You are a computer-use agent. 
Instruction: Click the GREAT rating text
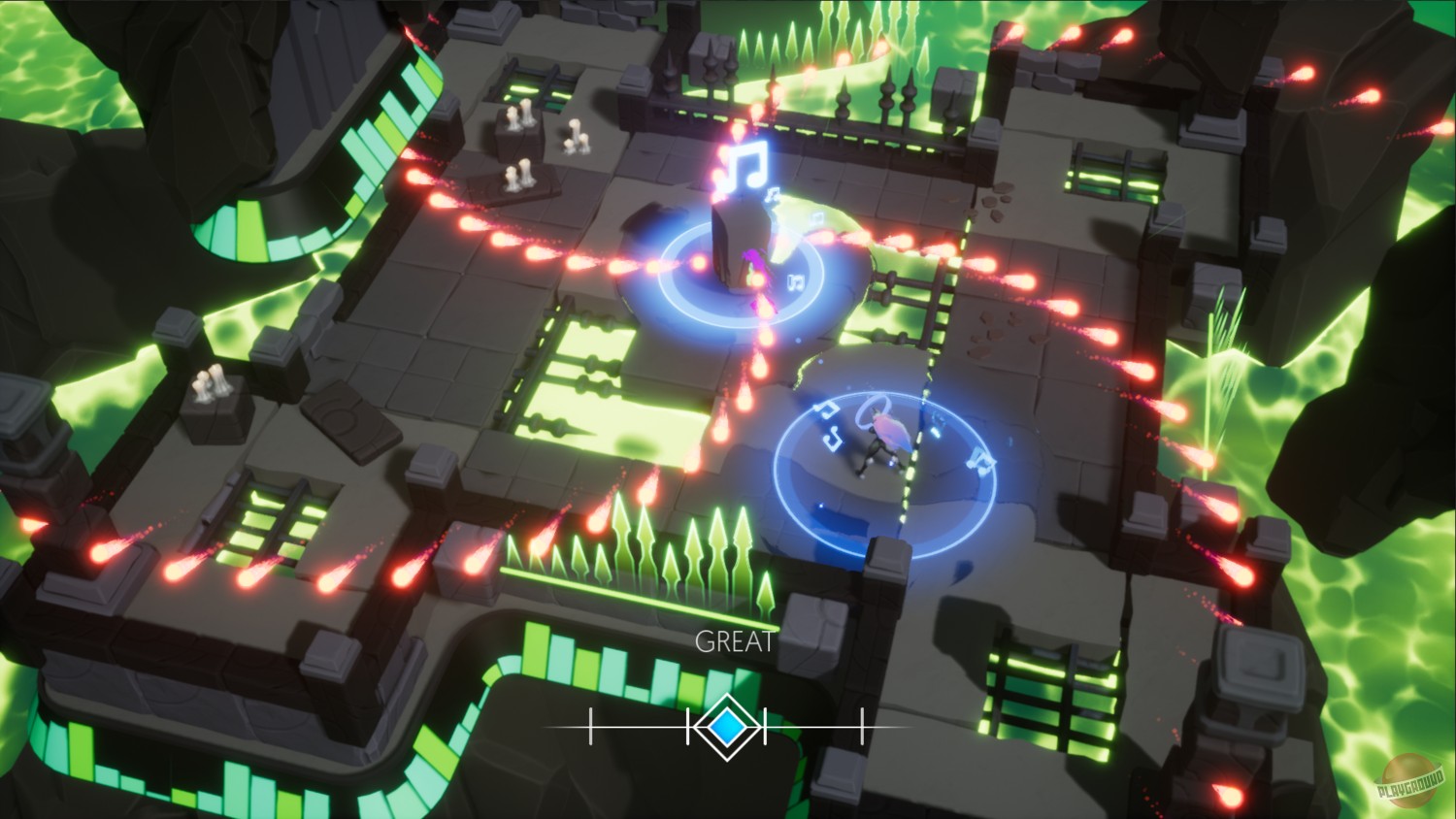733,641
